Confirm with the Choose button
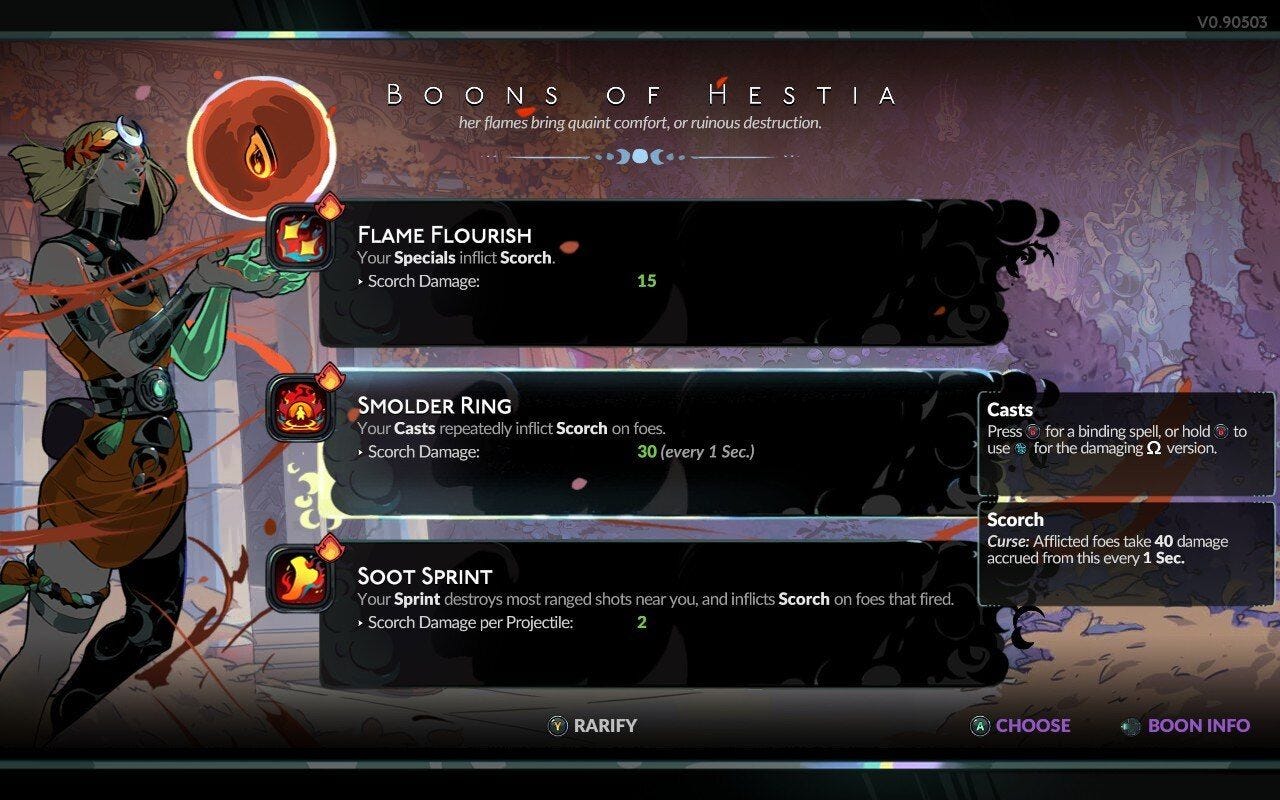The image size is (1280, 800). 1021,726
